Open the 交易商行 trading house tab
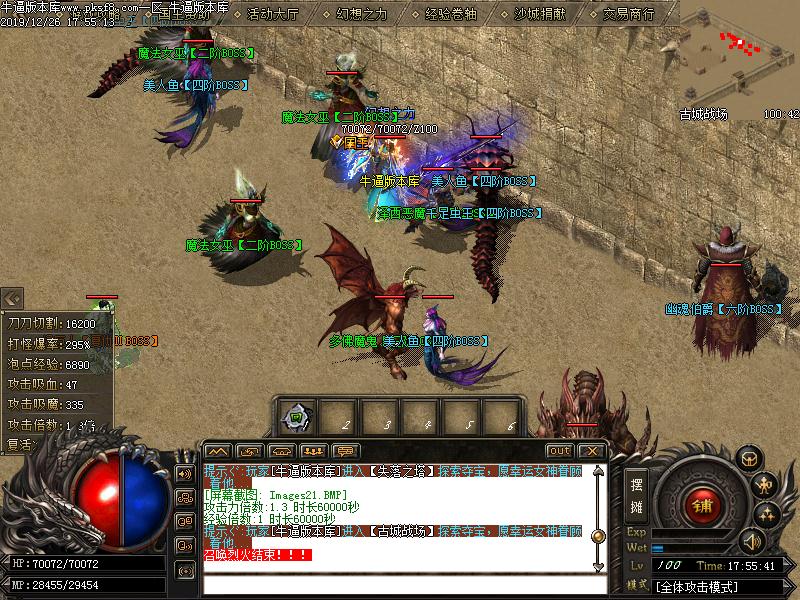The width and height of the screenshot is (800, 600). click(x=628, y=14)
